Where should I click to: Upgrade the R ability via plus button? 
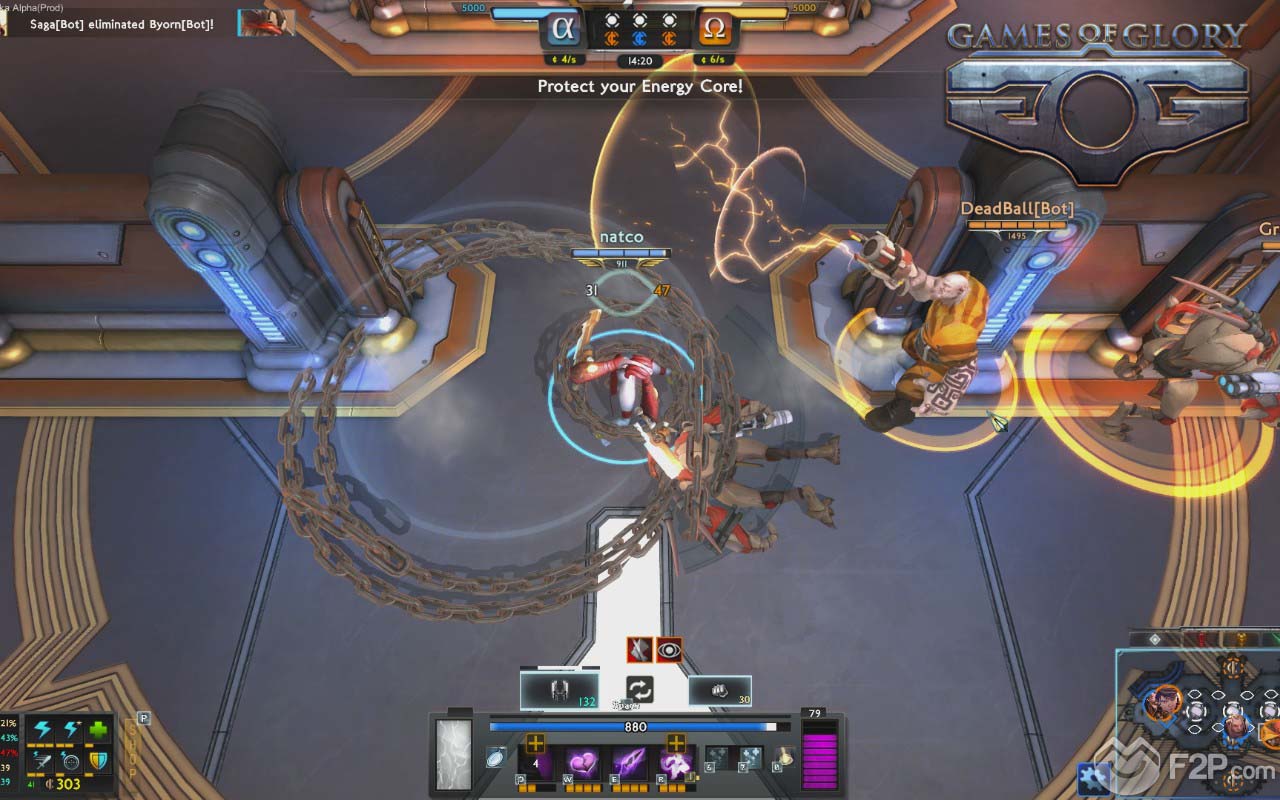[676, 743]
